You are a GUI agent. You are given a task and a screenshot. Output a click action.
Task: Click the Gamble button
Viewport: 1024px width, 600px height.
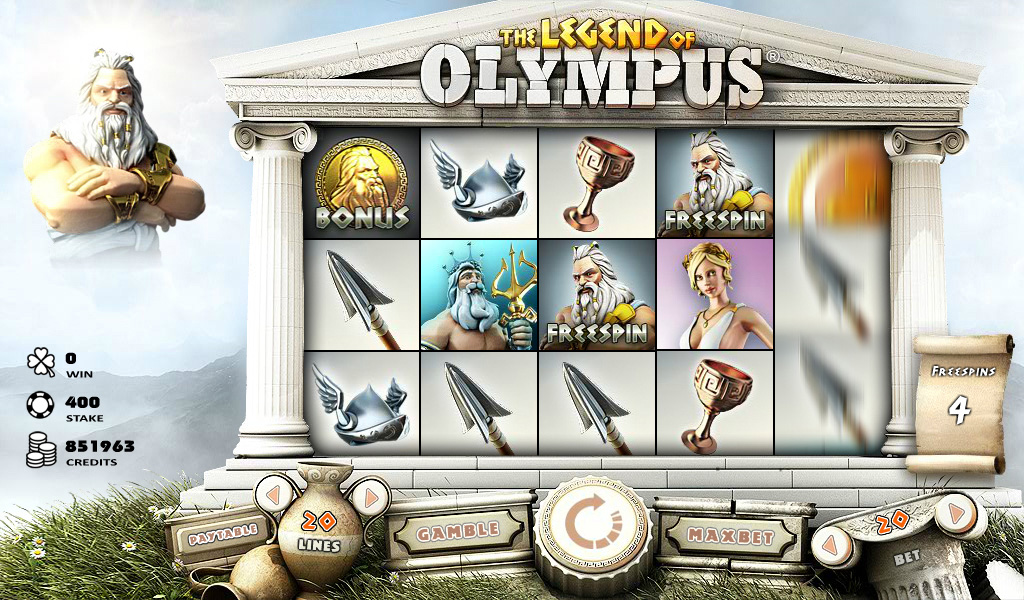pyautogui.click(x=457, y=531)
